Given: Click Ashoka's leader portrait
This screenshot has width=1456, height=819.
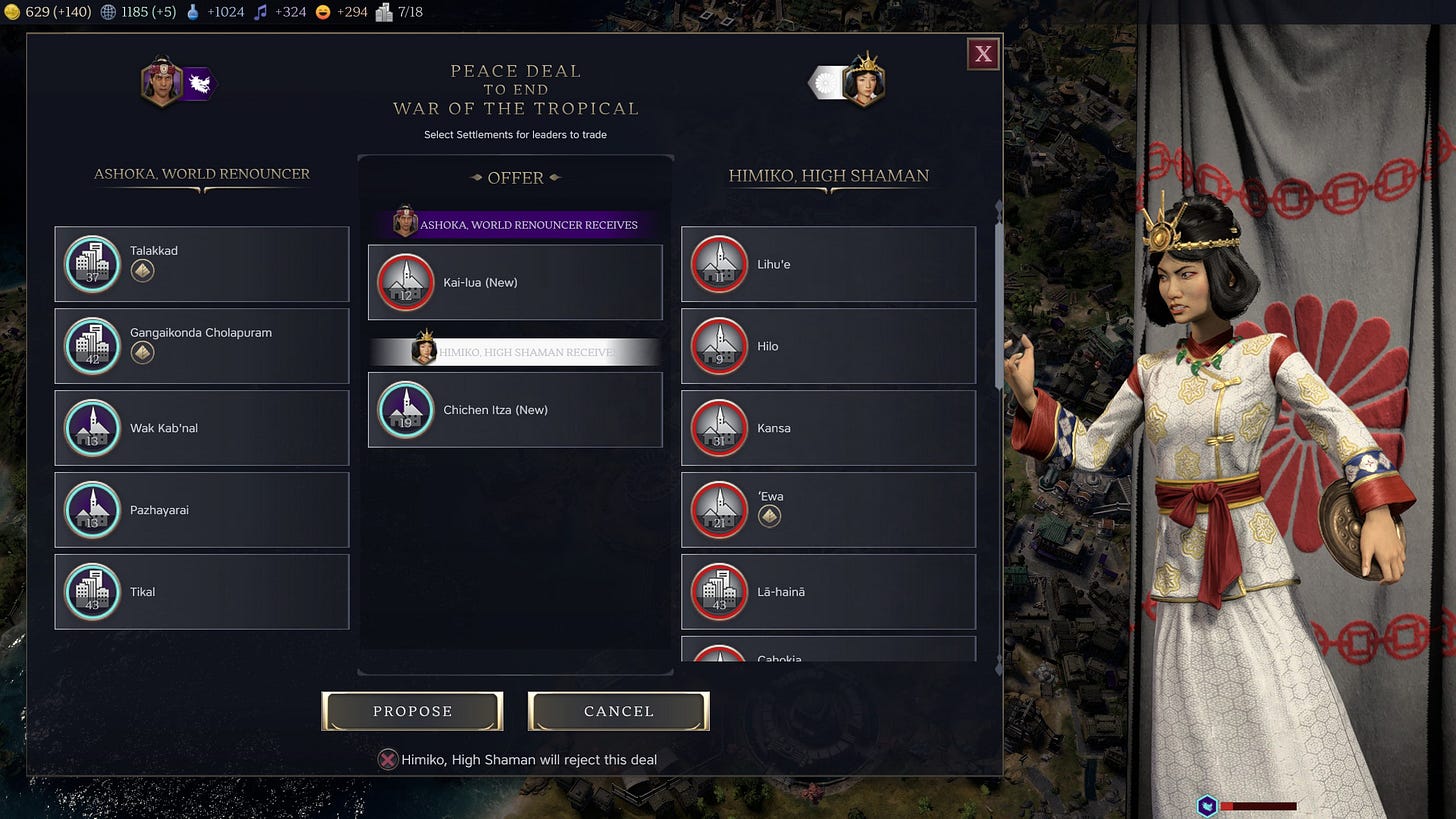Looking at the screenshot, I should click(162, 82).
